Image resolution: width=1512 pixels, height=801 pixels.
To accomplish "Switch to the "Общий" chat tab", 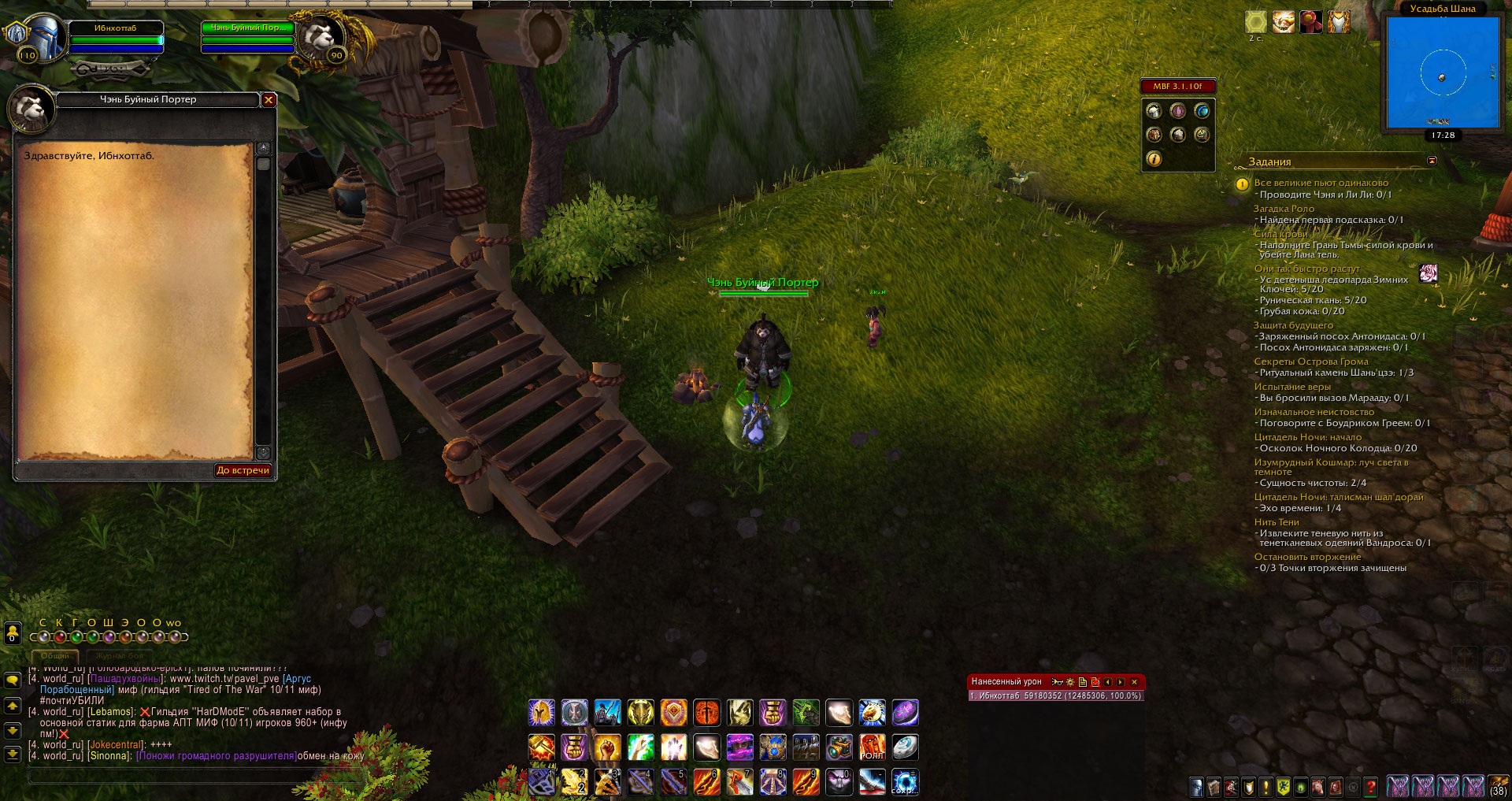I will coord(55,655).
